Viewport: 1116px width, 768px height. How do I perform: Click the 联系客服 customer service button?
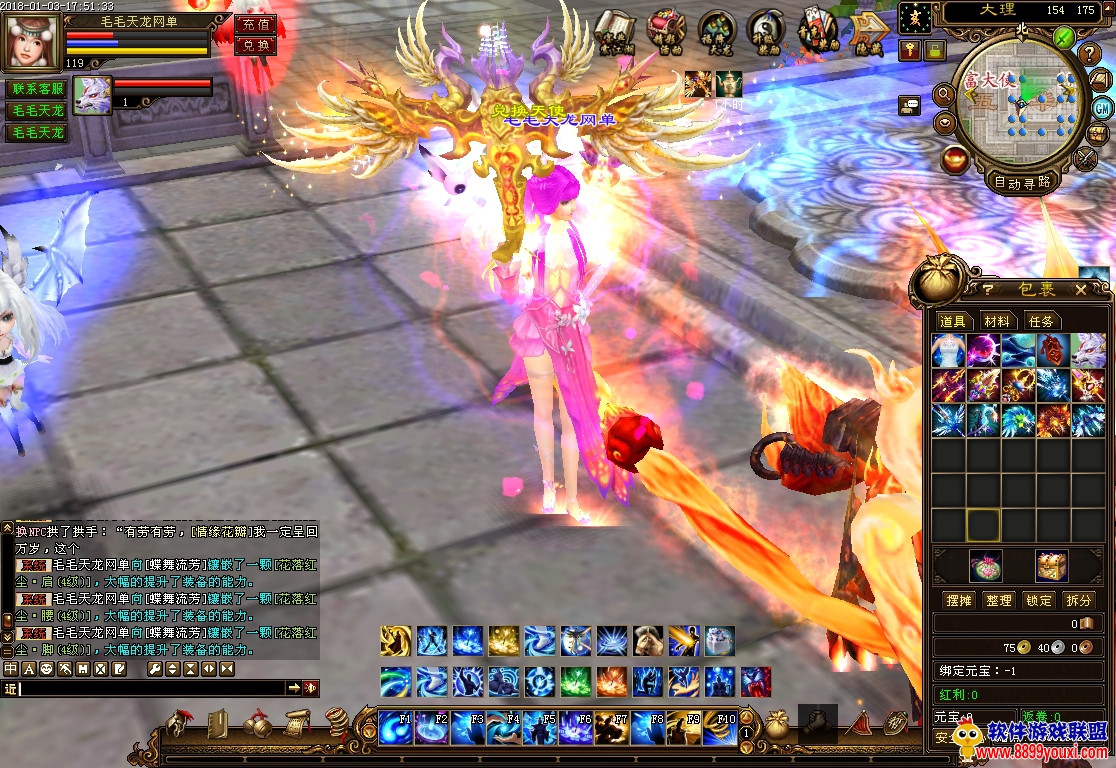37,88
